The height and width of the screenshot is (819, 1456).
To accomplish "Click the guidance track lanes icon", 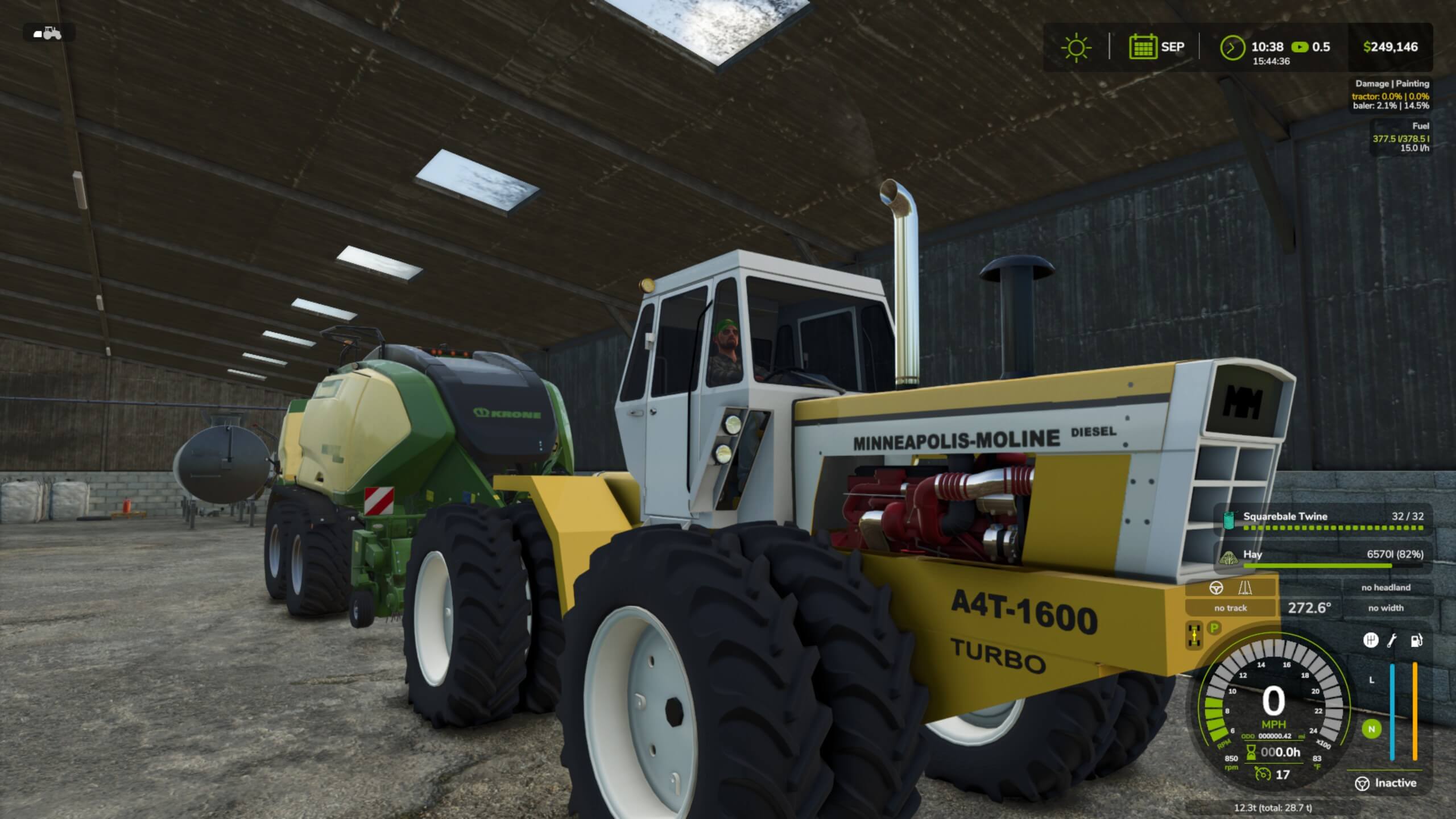I will tap(1245, 588).
